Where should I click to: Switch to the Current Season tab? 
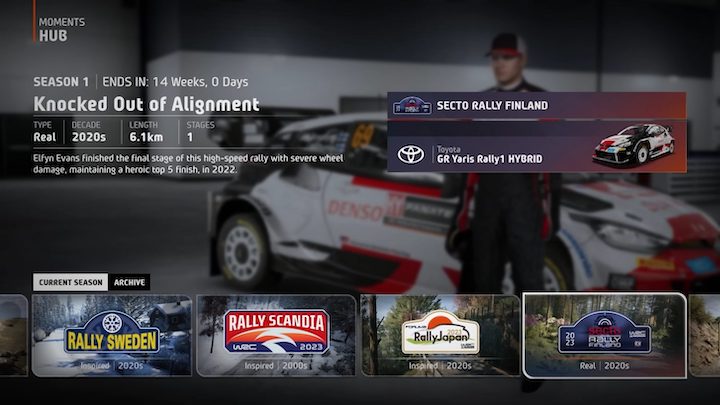(70, 282)
